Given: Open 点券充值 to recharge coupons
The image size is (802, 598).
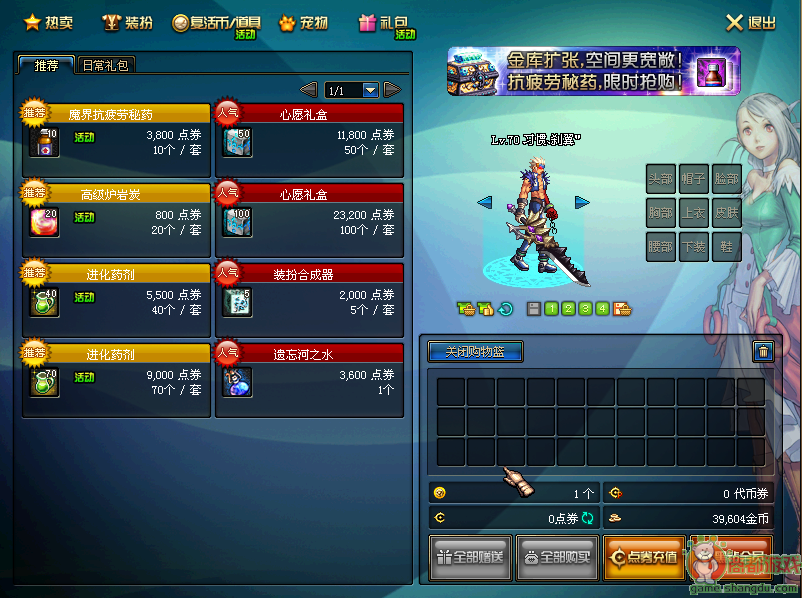Looking at the screenshot, I should [644, 558].
